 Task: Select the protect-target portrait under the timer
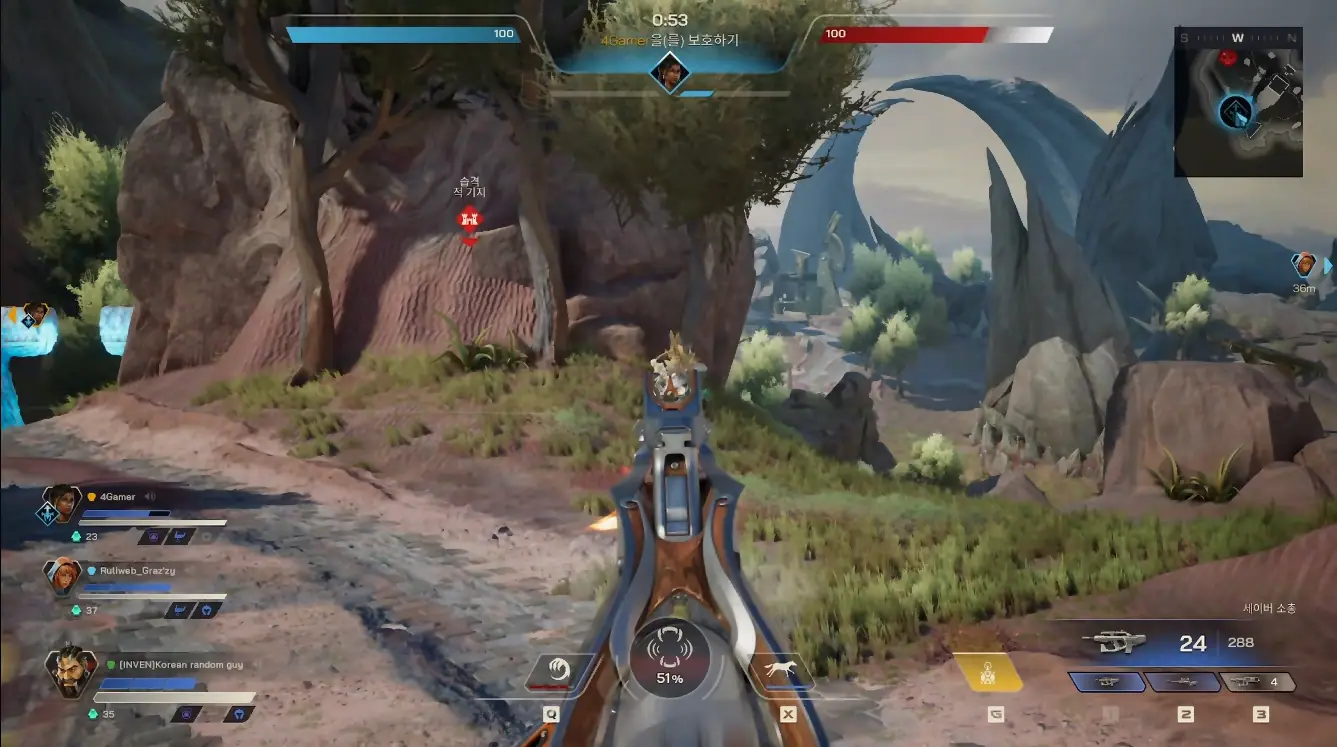pyautogui.click(x=668, y=71)
